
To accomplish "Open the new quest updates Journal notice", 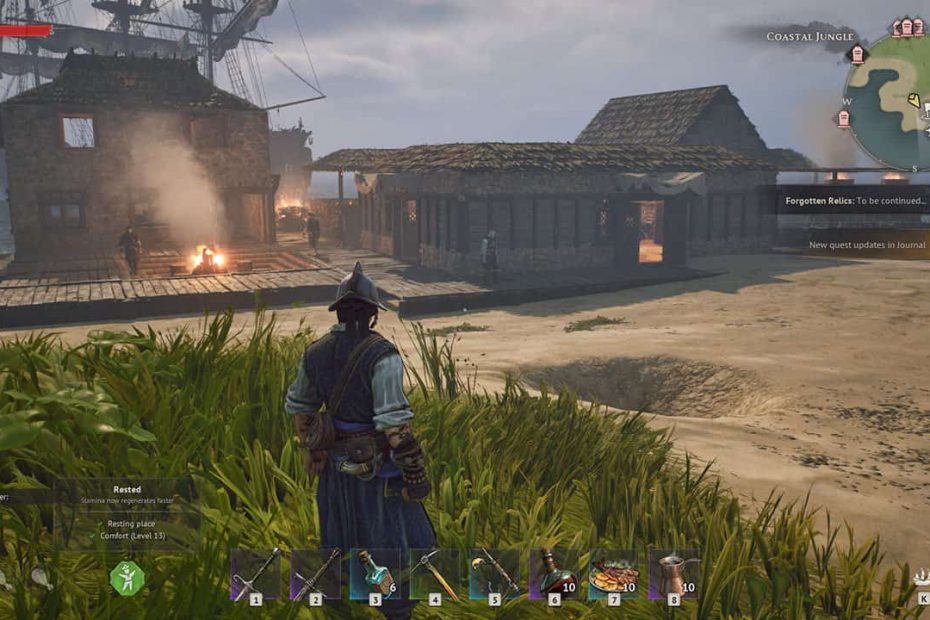I will 866,245.
